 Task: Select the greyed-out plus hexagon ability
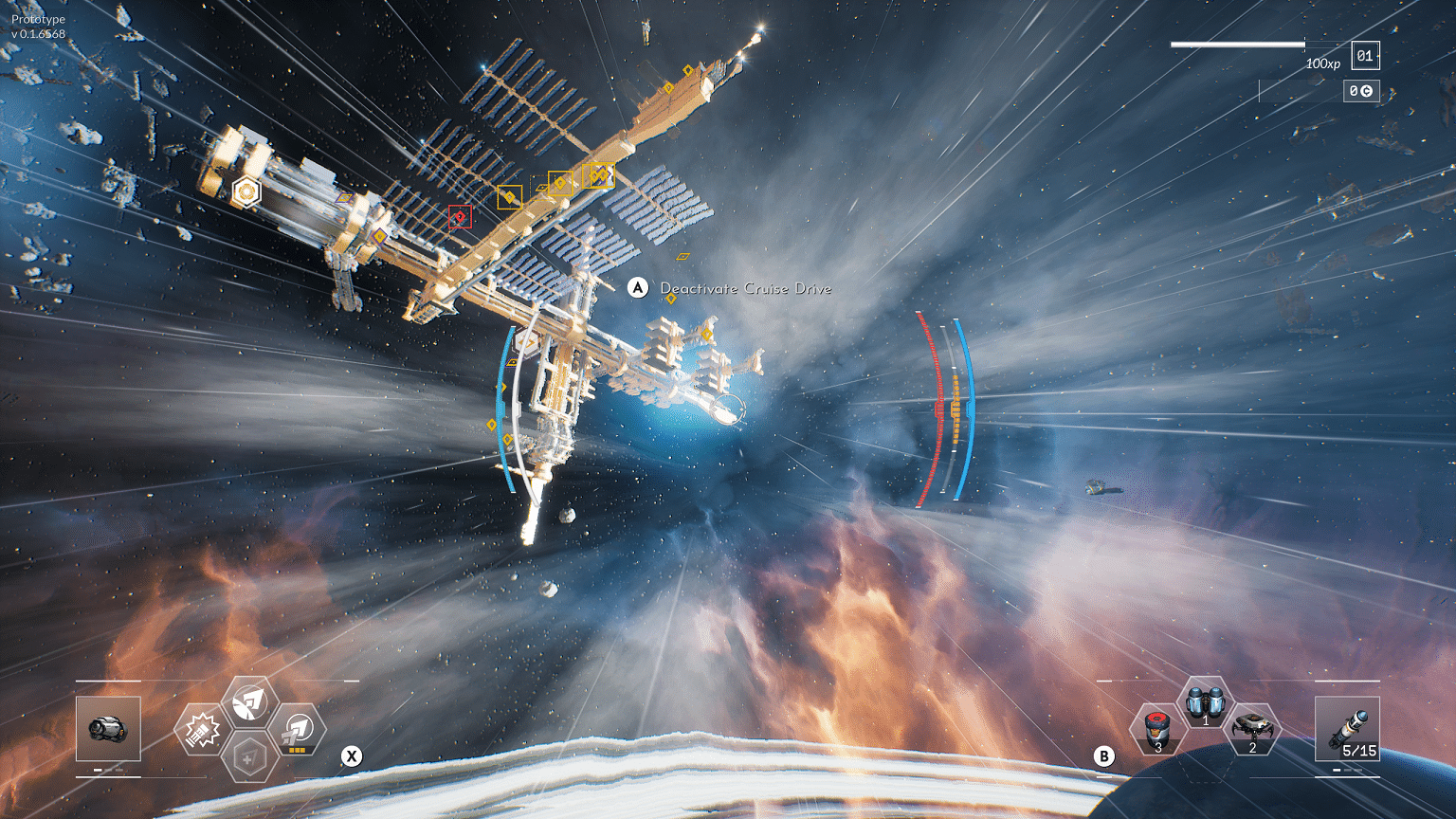pyautogui.click(x=249, y=757)
